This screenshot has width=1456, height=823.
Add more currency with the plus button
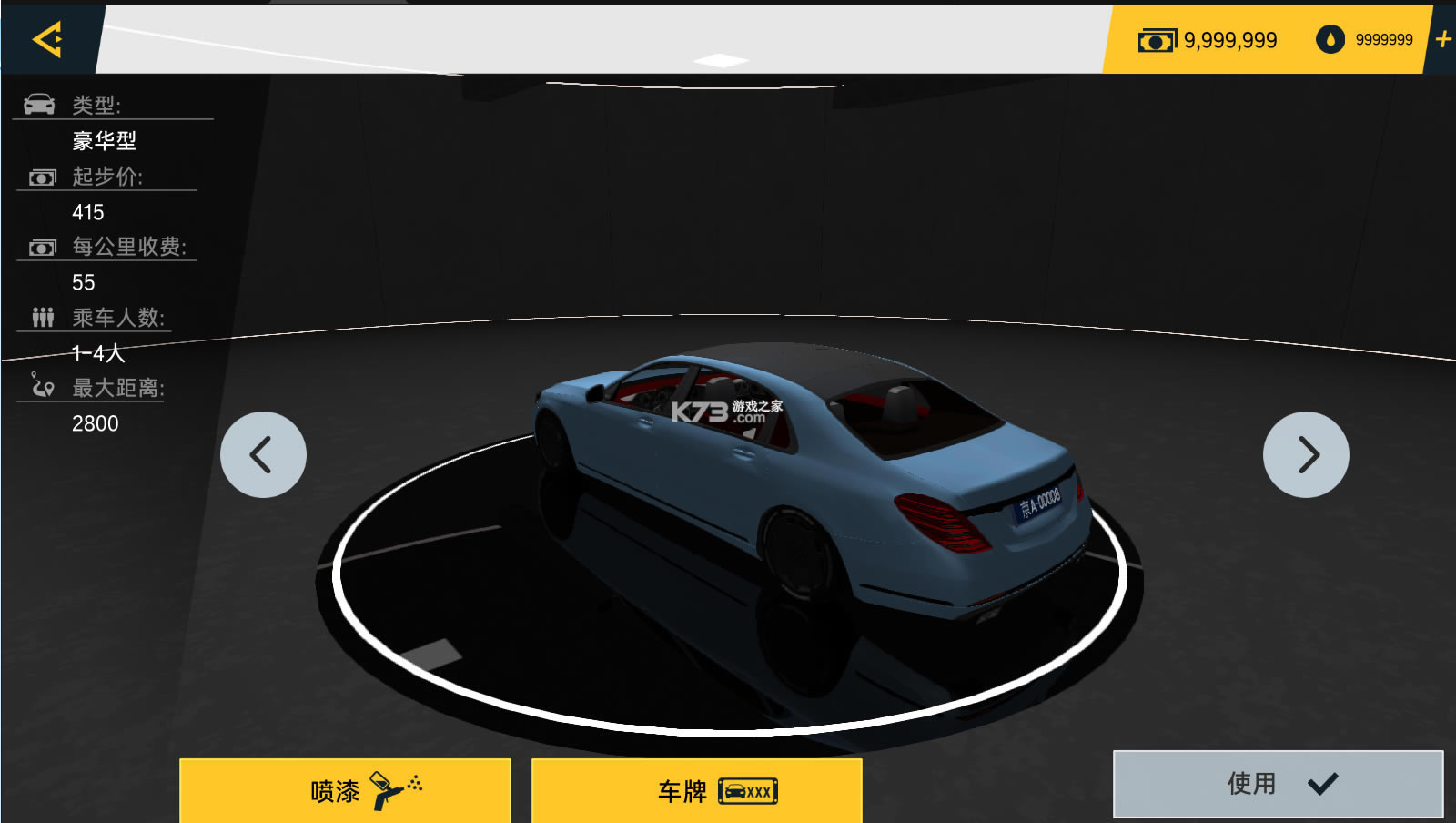tap(1442, 39)
